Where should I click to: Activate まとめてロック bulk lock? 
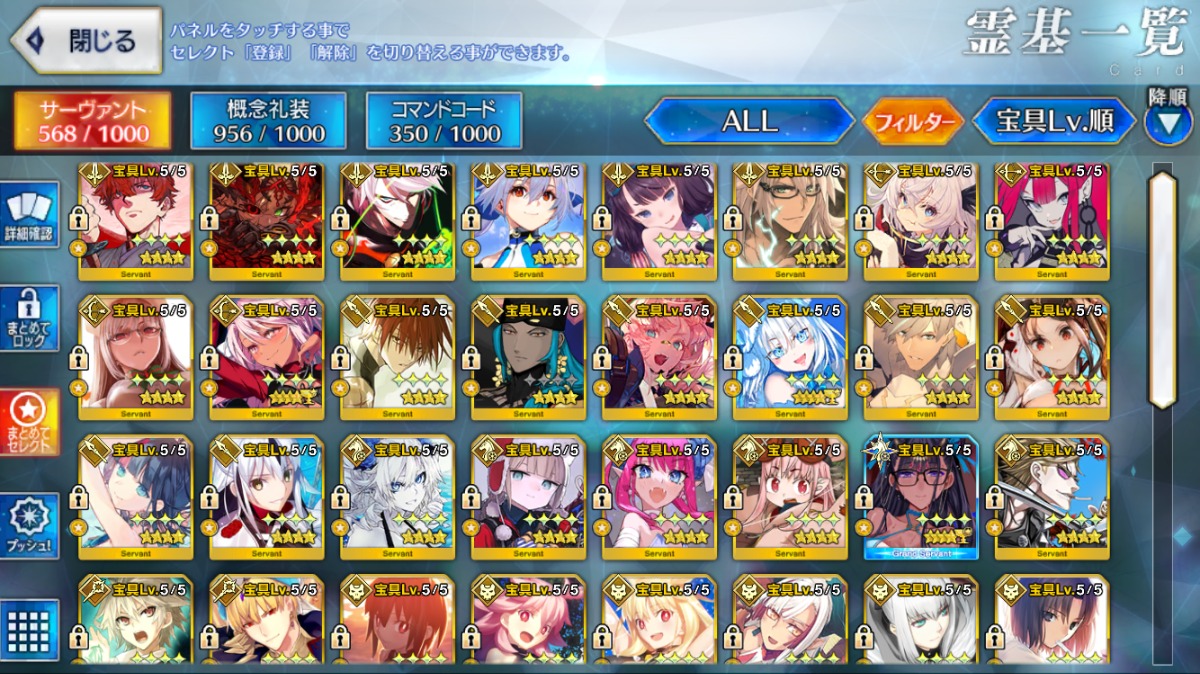(30, 318)
